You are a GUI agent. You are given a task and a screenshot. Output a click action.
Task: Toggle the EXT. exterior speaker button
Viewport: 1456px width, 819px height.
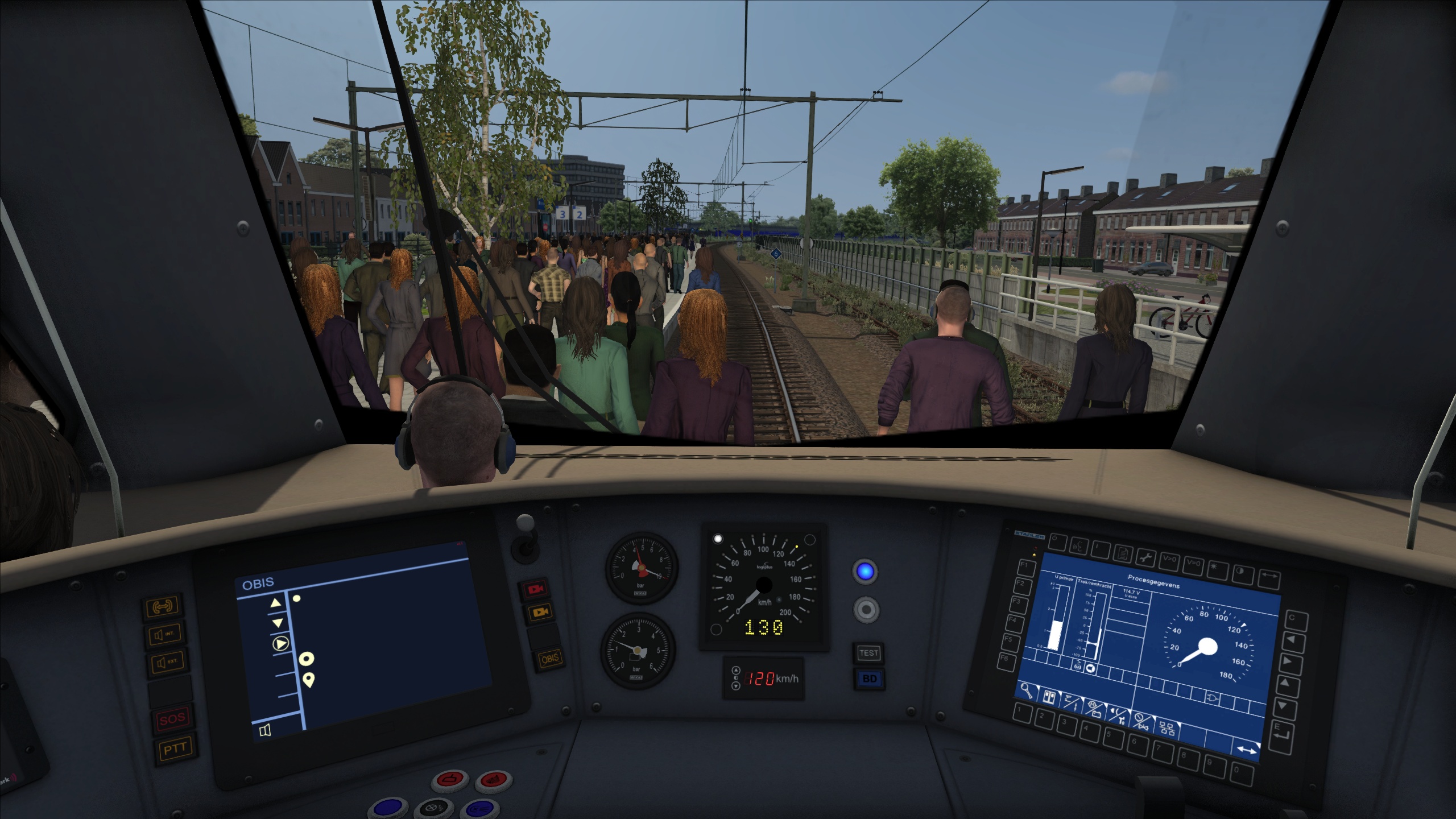pyautogui.click(x=166, y=662)
